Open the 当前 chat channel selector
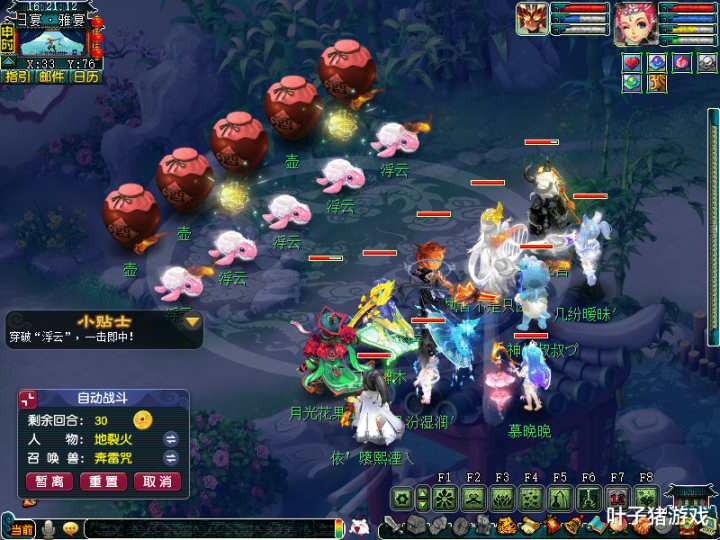The height and width of the screenshot is (540, 720). [20, 528]
